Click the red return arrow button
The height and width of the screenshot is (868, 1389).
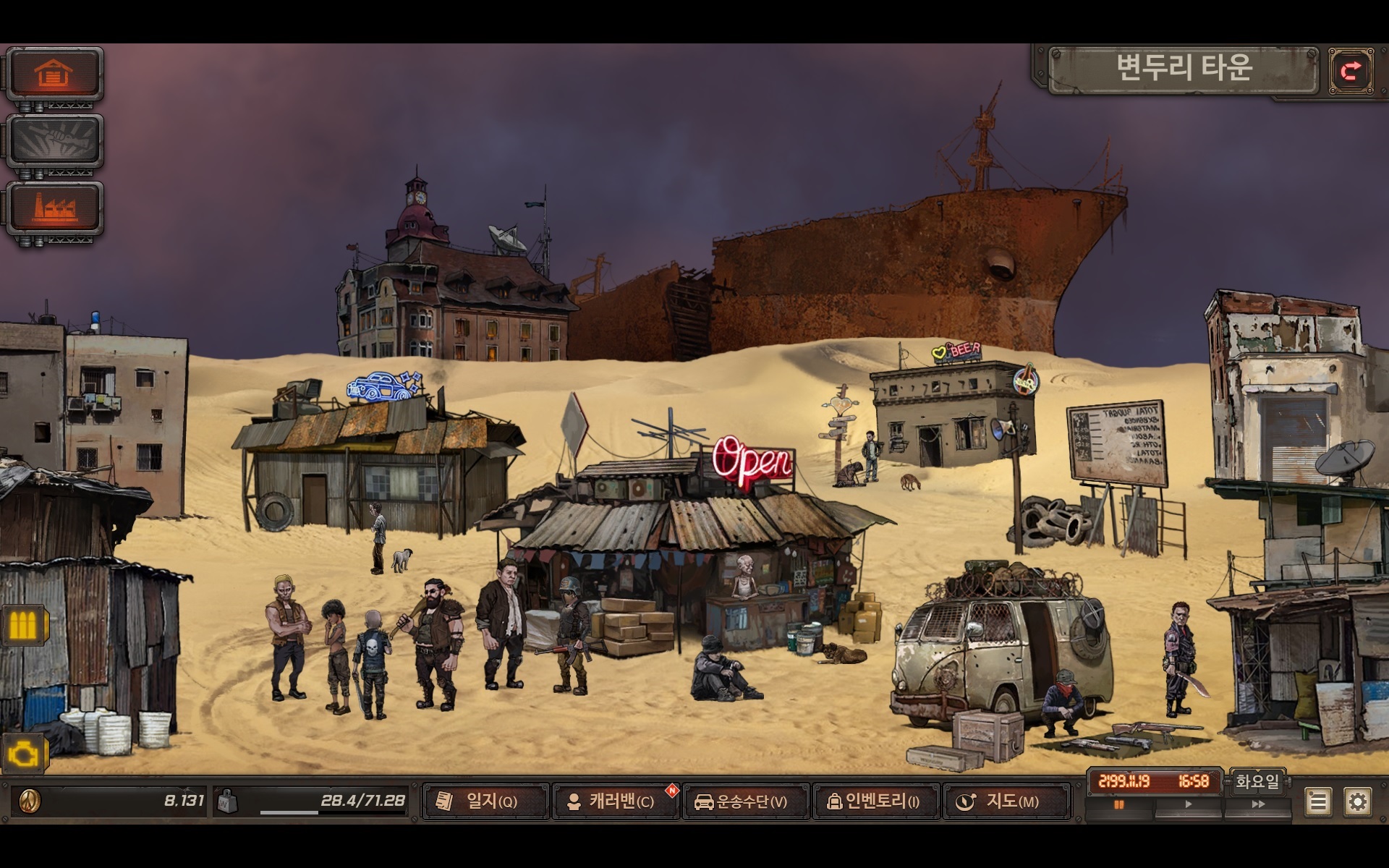[1351, 71]
